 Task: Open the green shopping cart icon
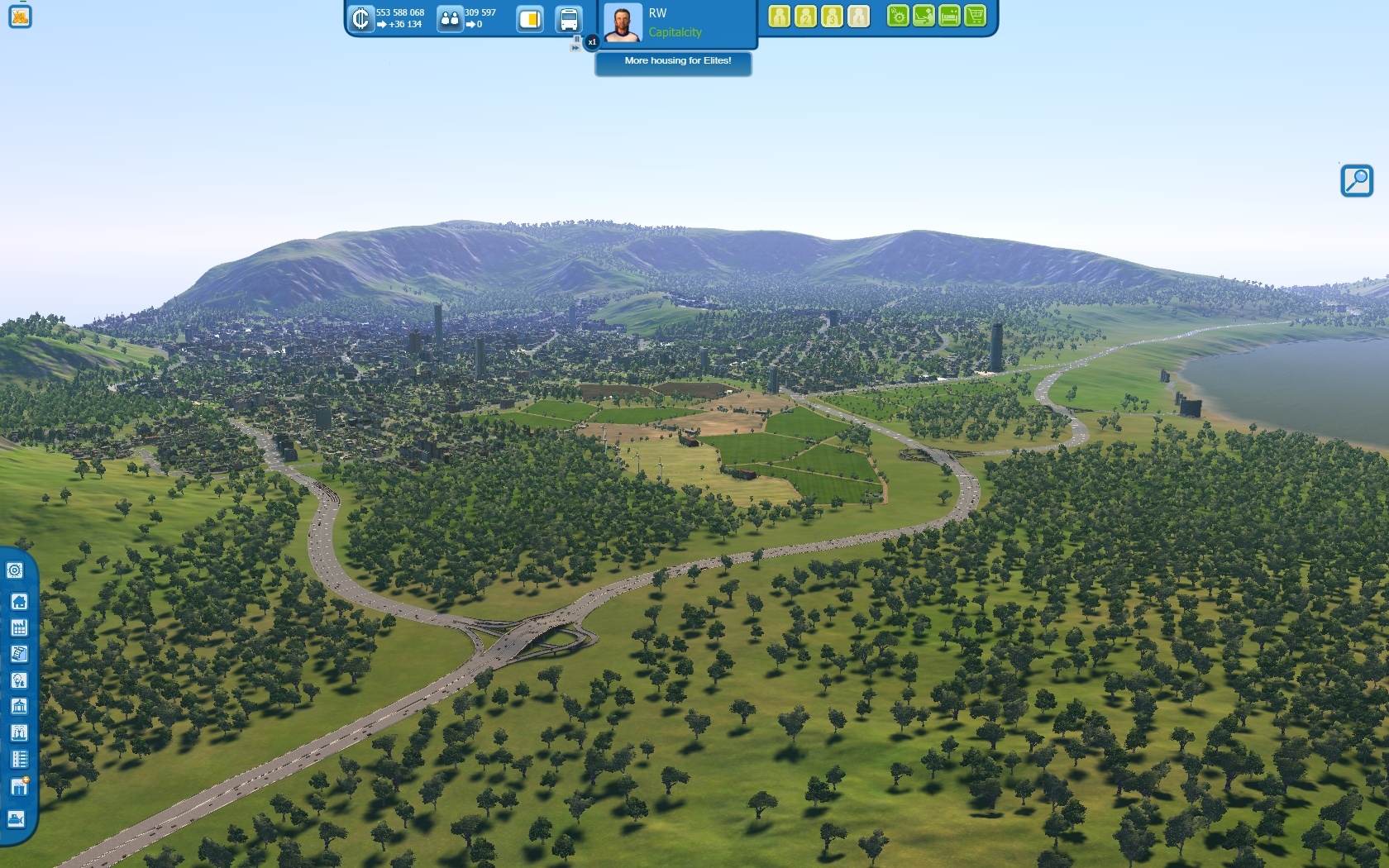[x=976, y=17]
